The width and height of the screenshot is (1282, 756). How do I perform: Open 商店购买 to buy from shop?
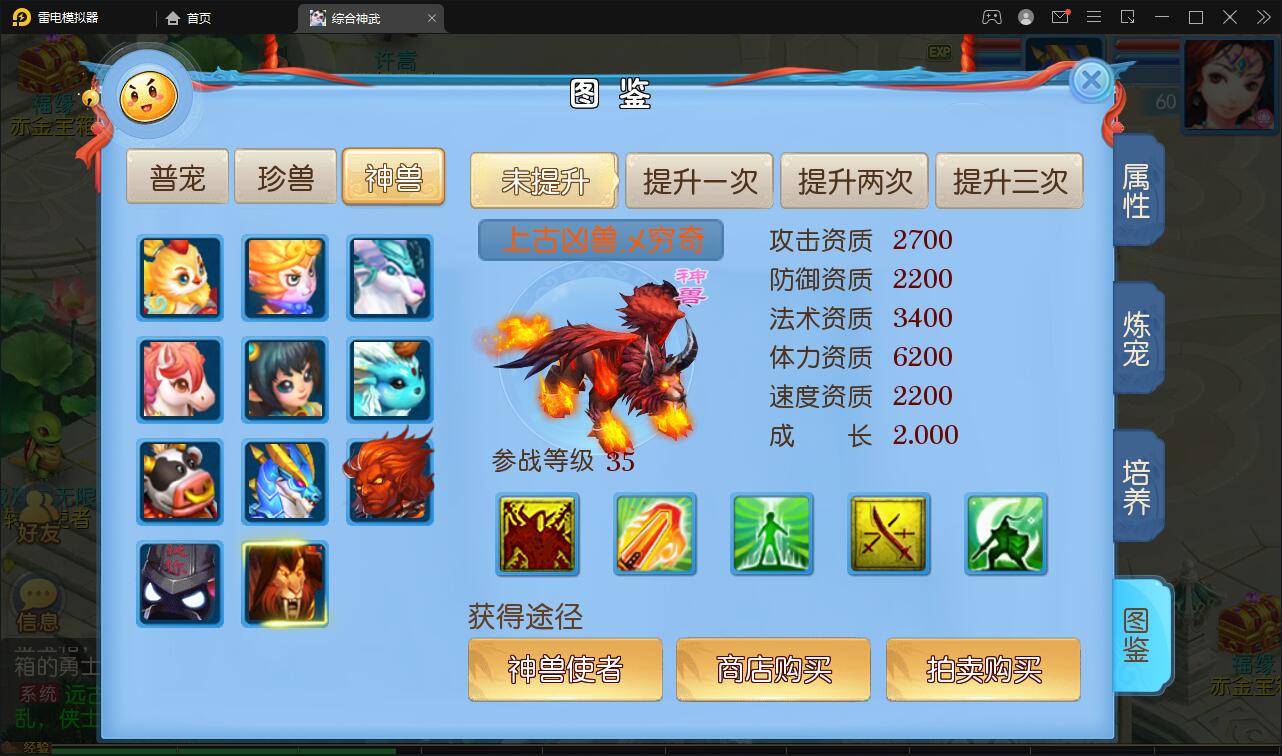pyautogui.click(x=773, y=670)
